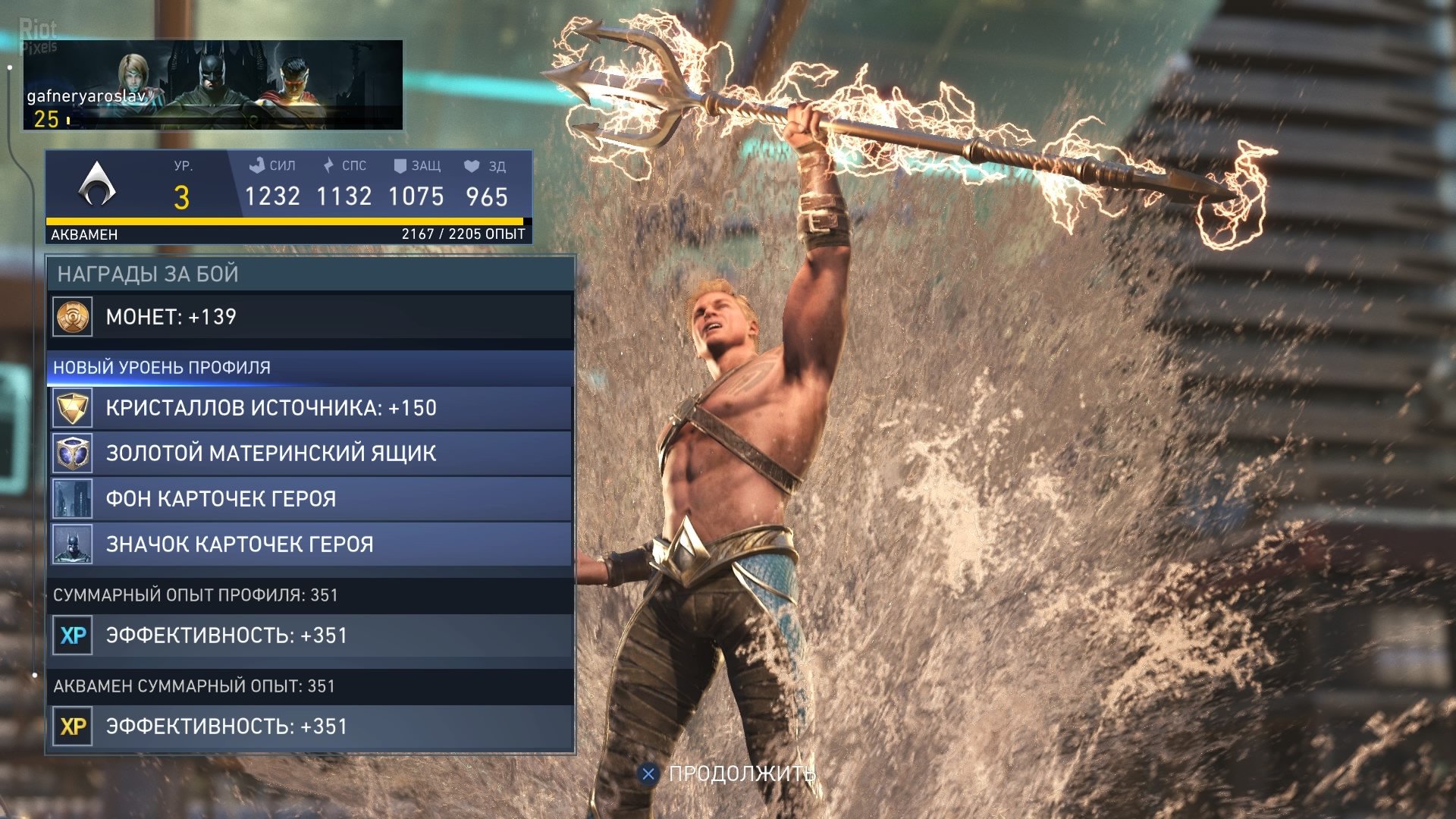This screenshot has width=1456, height=819.
Task: Choose the hero card background reward
Action: pos(311,499)
